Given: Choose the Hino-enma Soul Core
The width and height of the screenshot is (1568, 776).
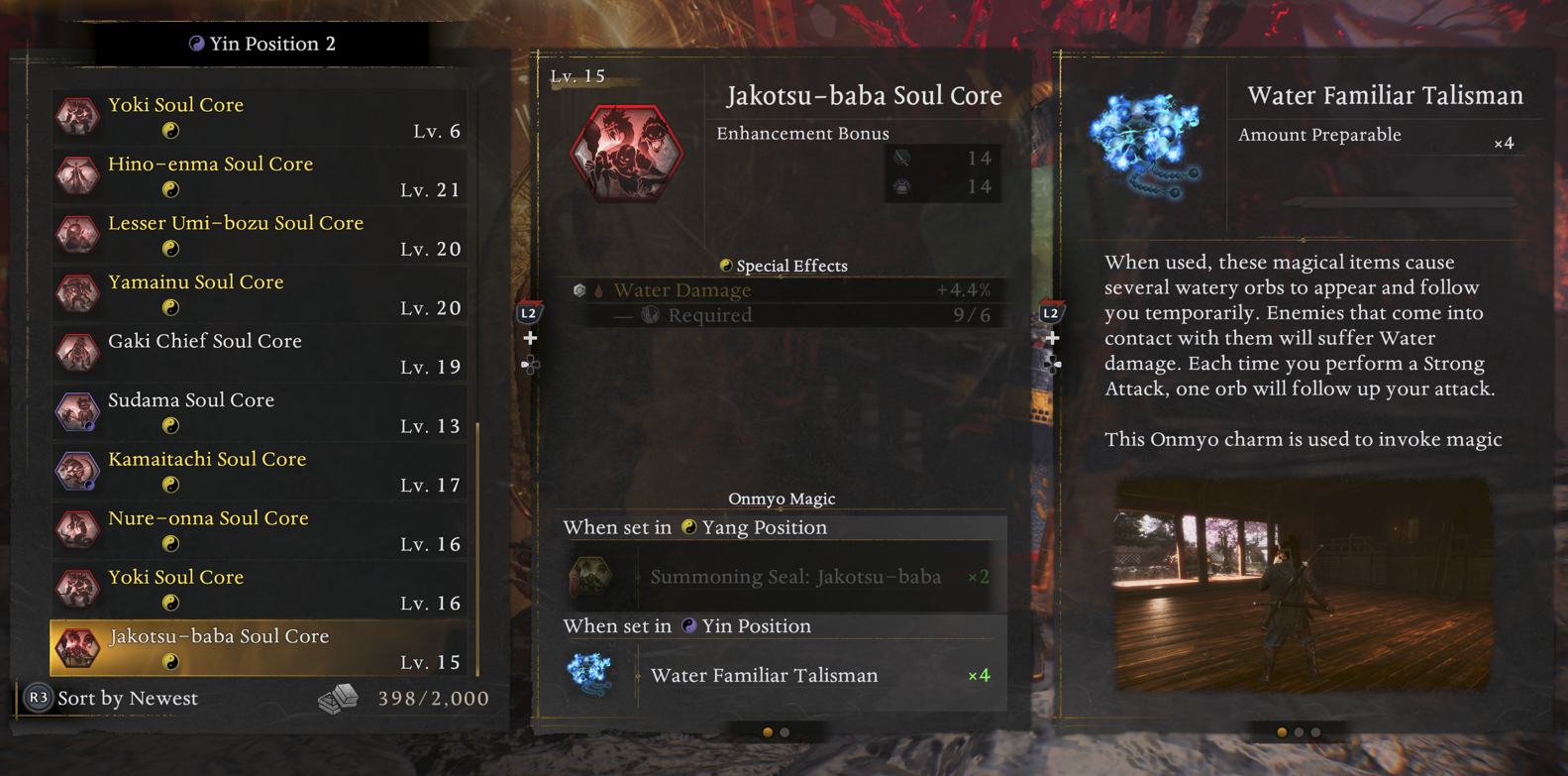Looking at the screenshot, I should 260,175.
